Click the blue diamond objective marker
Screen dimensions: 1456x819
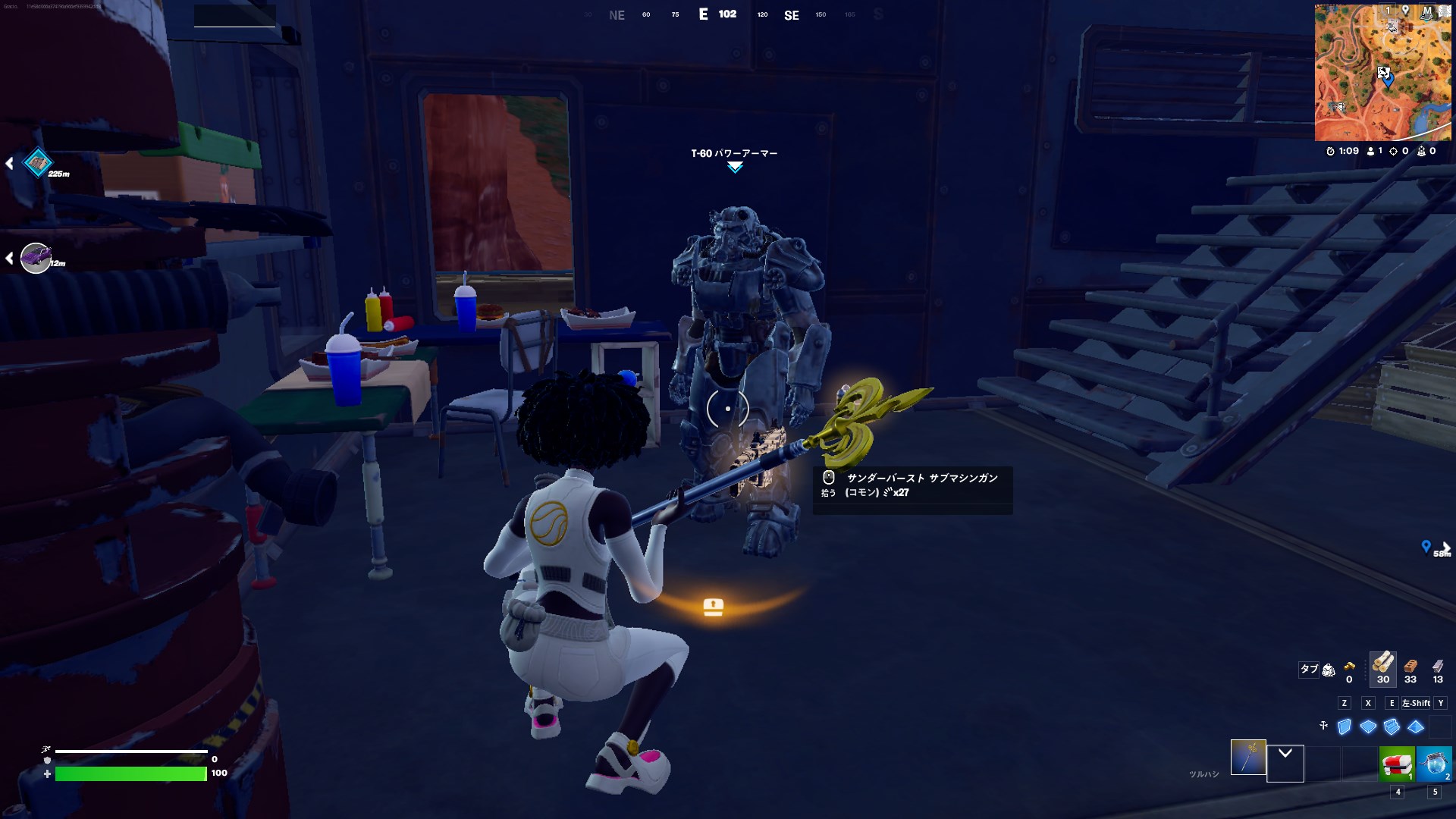tap(38, 162)
